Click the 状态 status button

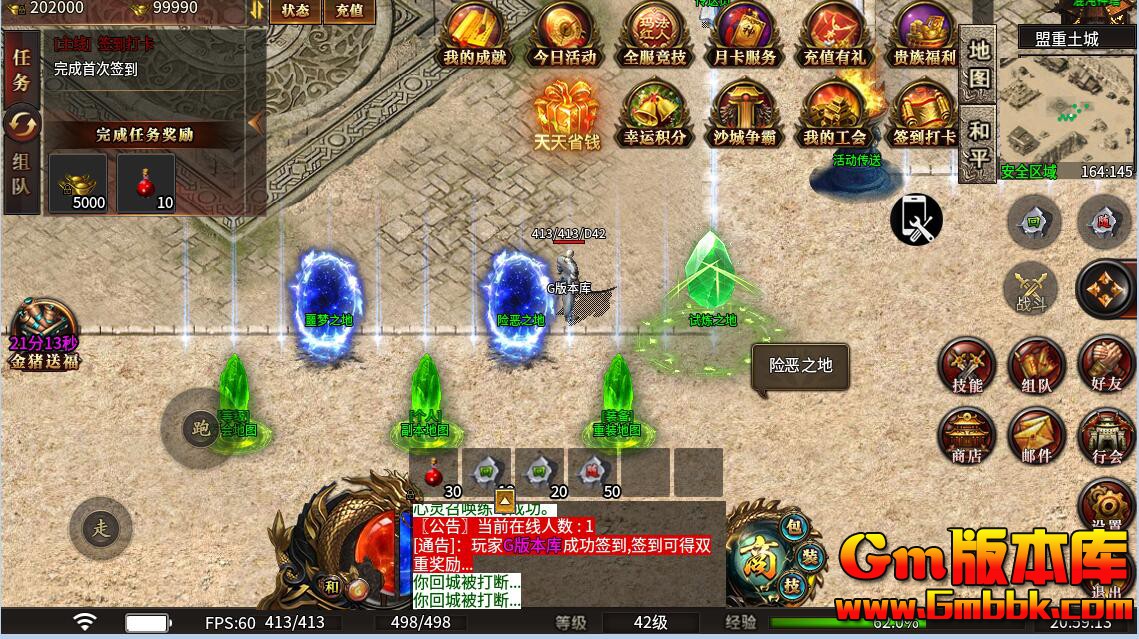coord(295,11)
